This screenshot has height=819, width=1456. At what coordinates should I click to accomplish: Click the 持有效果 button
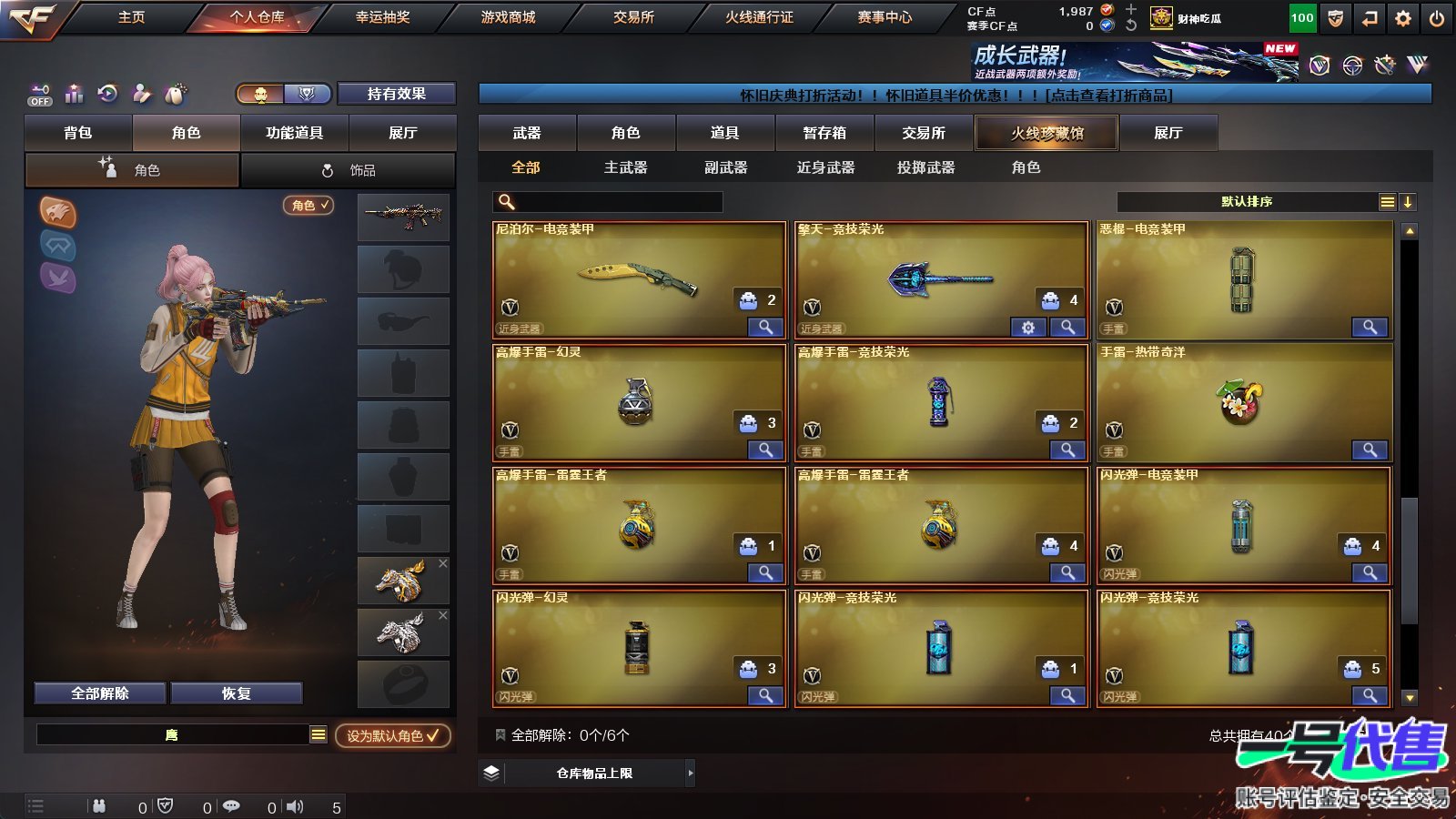tap(397, 94)
